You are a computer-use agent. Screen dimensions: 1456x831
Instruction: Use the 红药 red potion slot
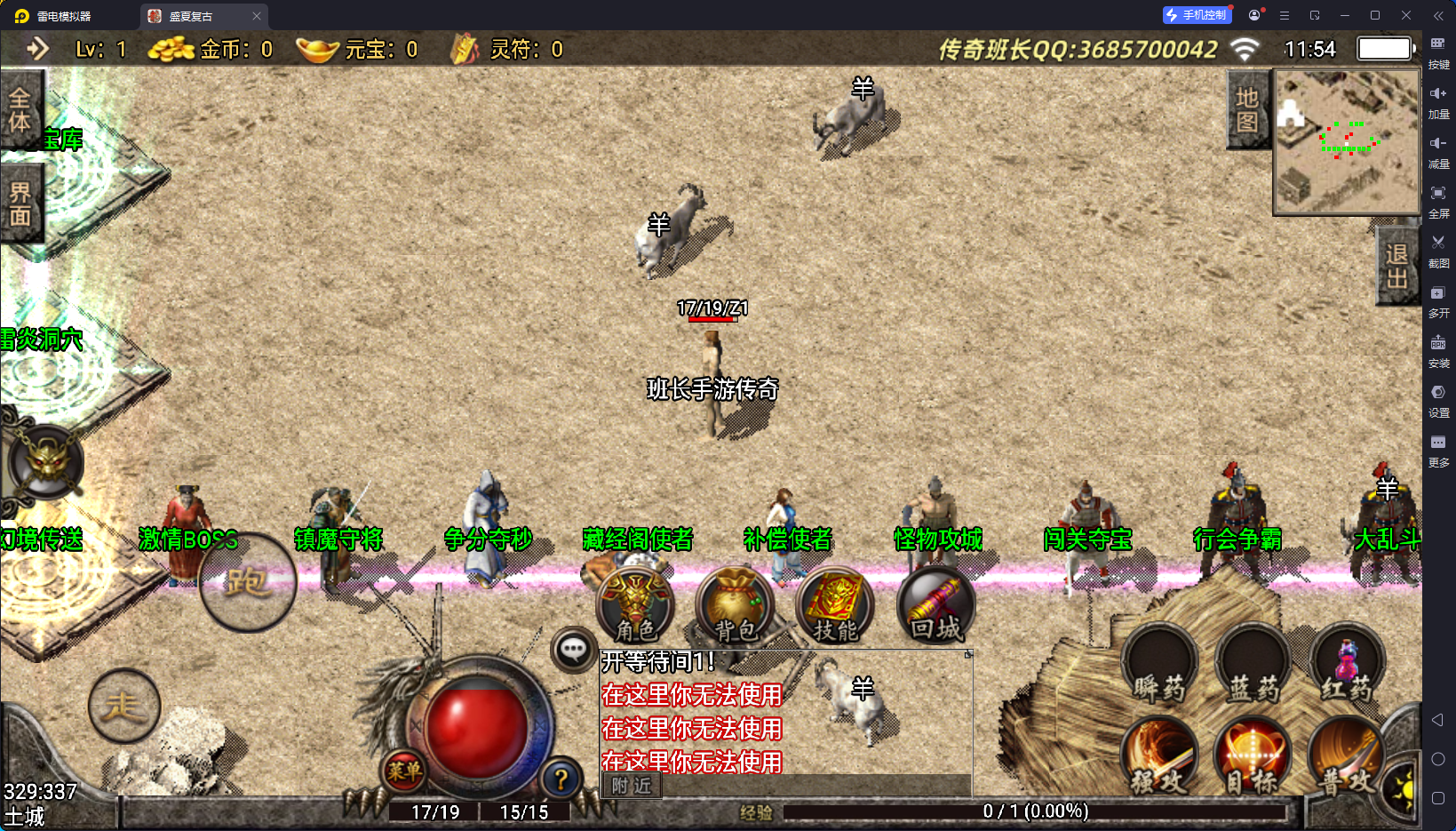[1347, 665]
